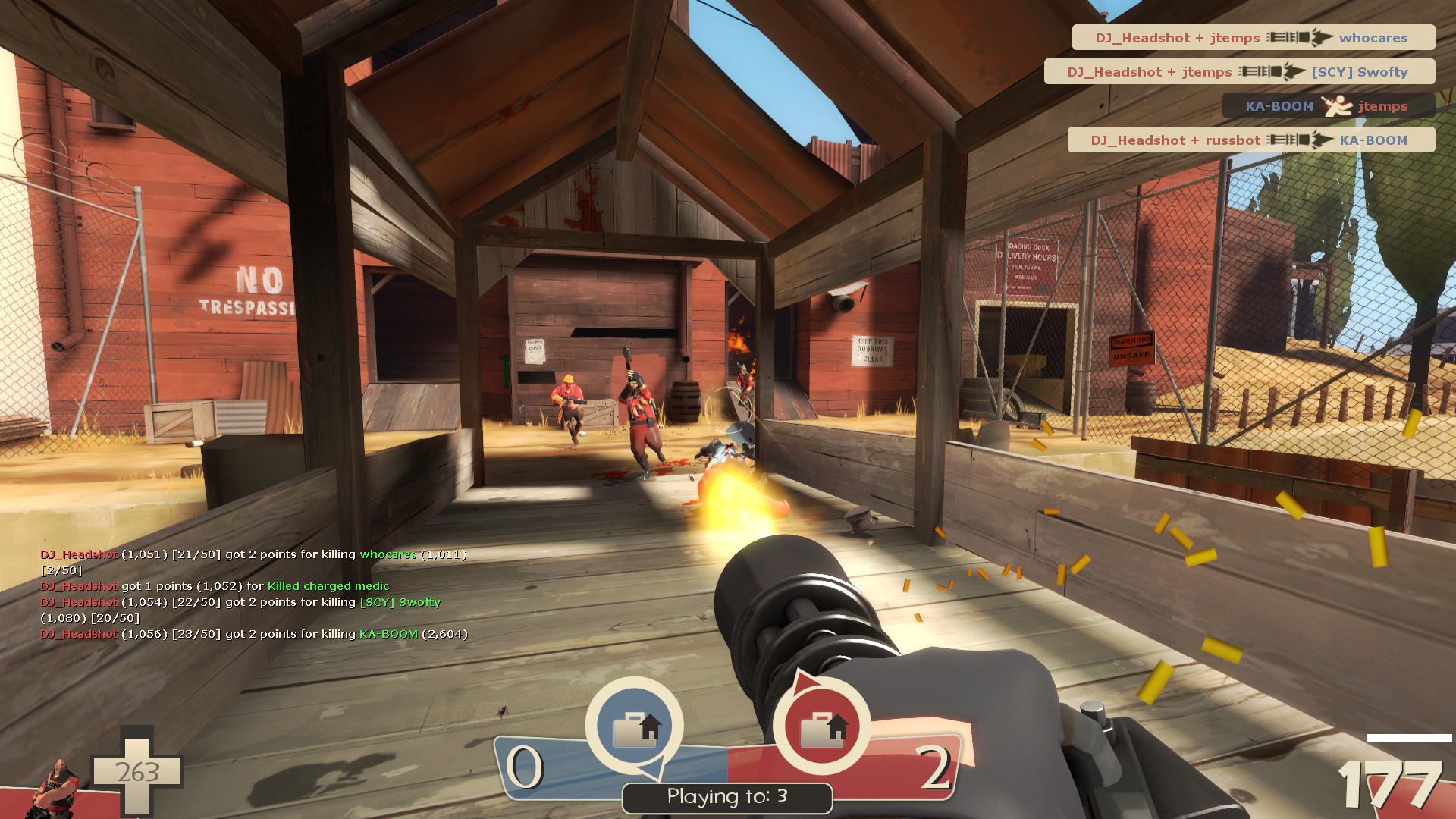Click the explosion death icon next to jtemps
This screenshot has height=819, width=1456.
coord(1336,105)
